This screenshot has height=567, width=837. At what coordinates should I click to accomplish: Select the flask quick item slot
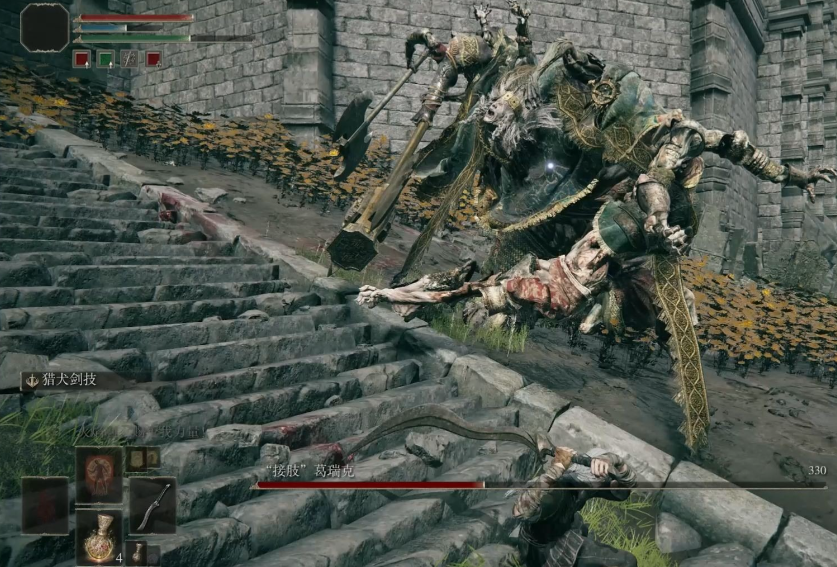pyautogui.click(x=99, y=538)
